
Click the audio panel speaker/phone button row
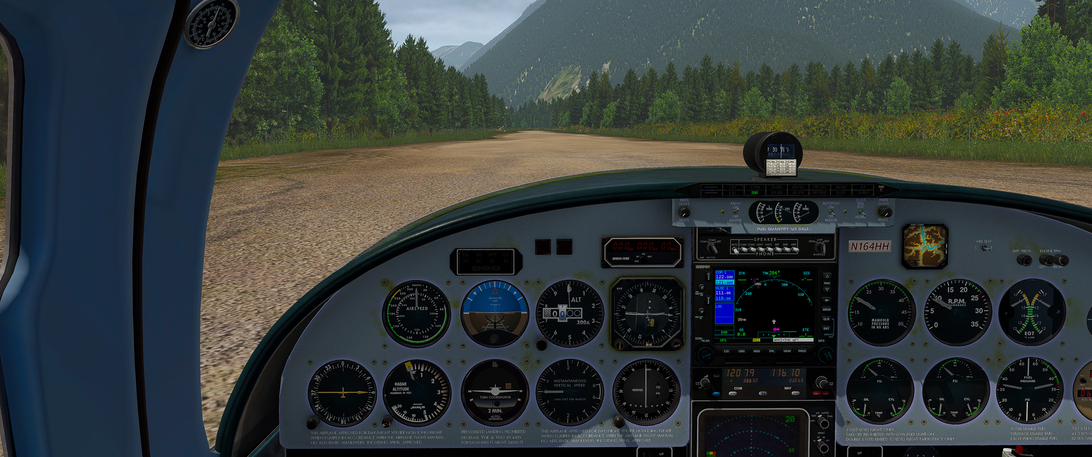coord(763,246)
